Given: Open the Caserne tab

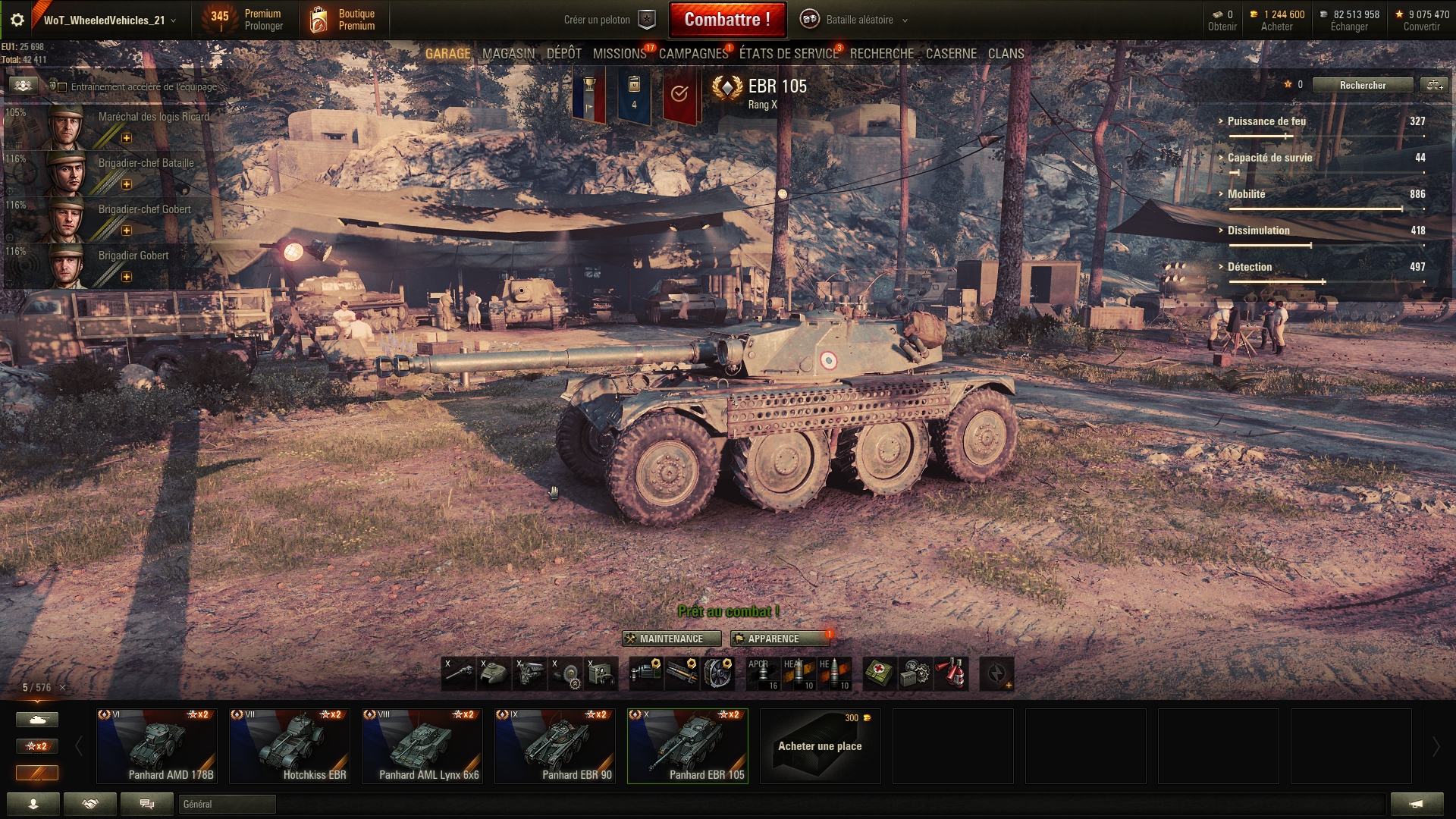Looking at the screenshot, I should click(951, 54).
